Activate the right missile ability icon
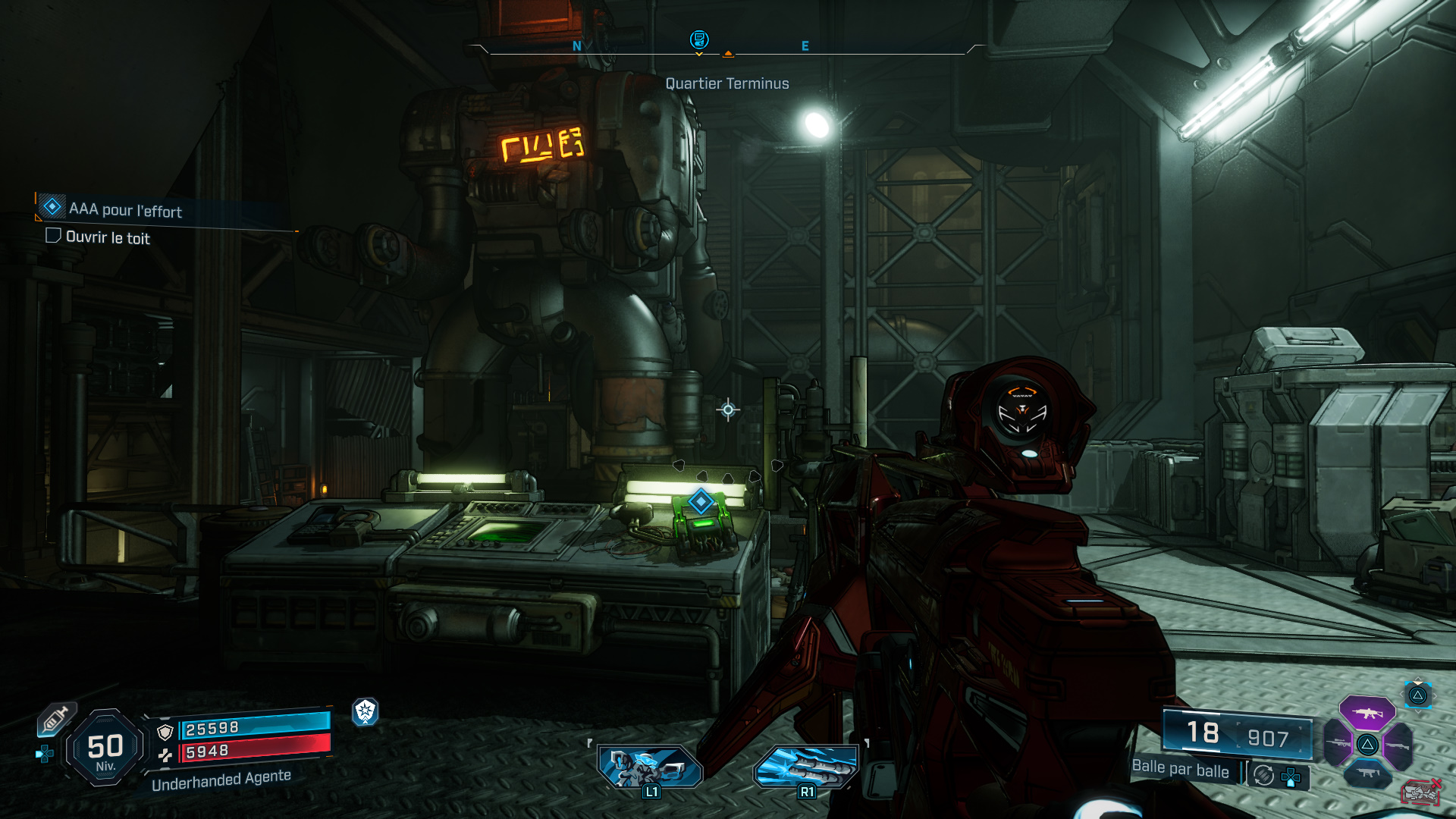Screen dimensions: 1456x819 (806, 766)
